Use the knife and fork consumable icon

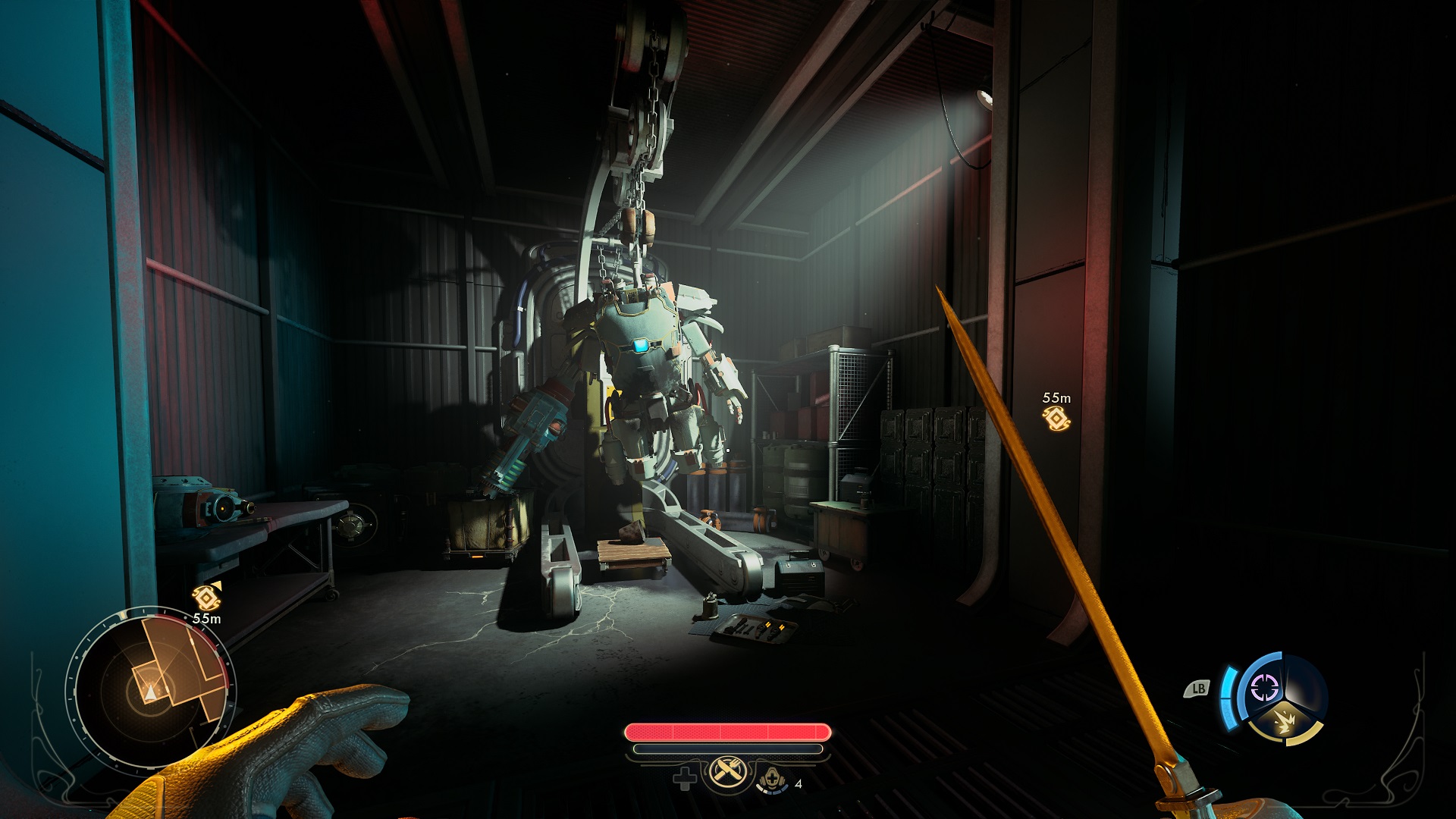(x=728, y=773)
